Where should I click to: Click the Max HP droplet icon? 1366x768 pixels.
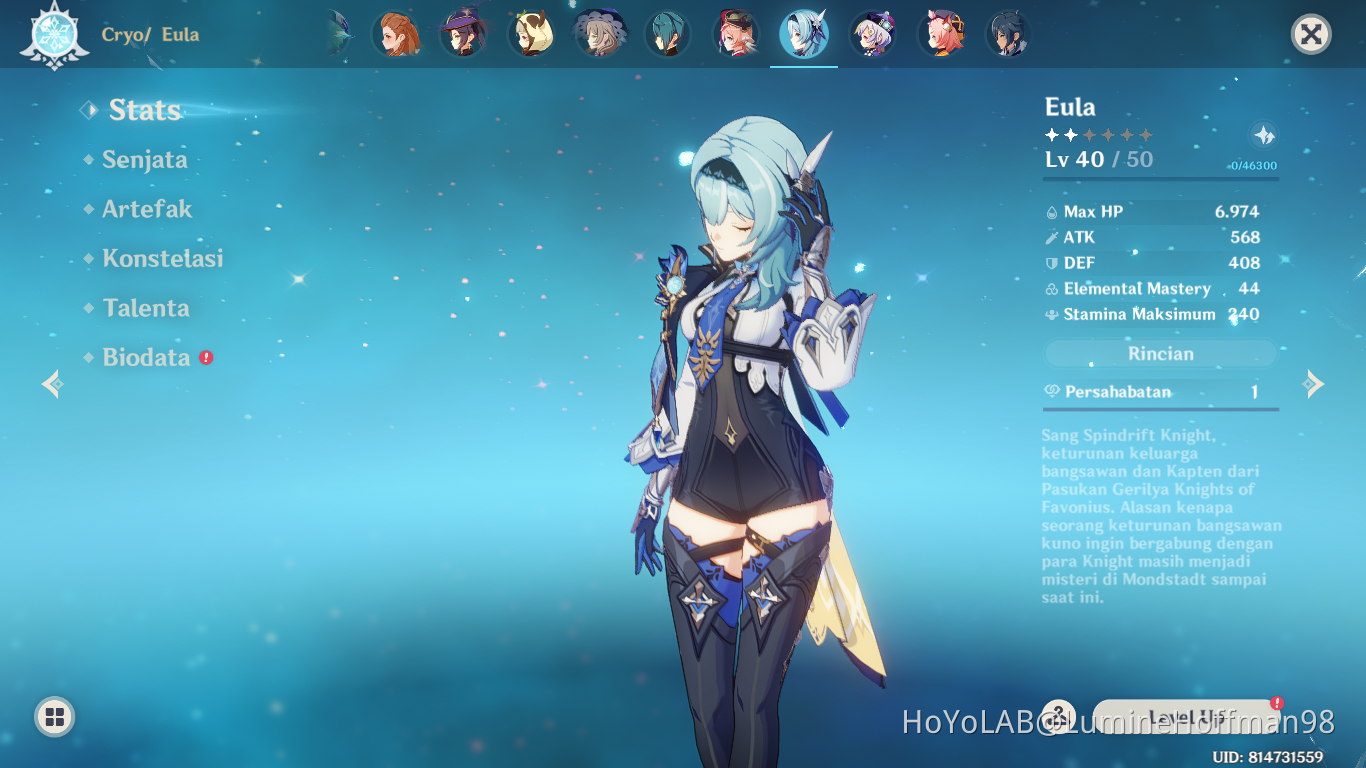pos(1051,211)
